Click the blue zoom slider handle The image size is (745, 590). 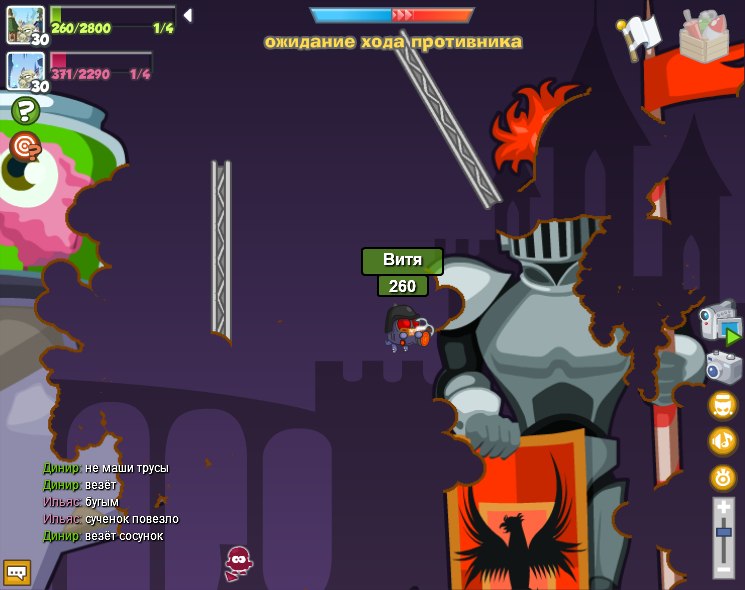[724, 532]
